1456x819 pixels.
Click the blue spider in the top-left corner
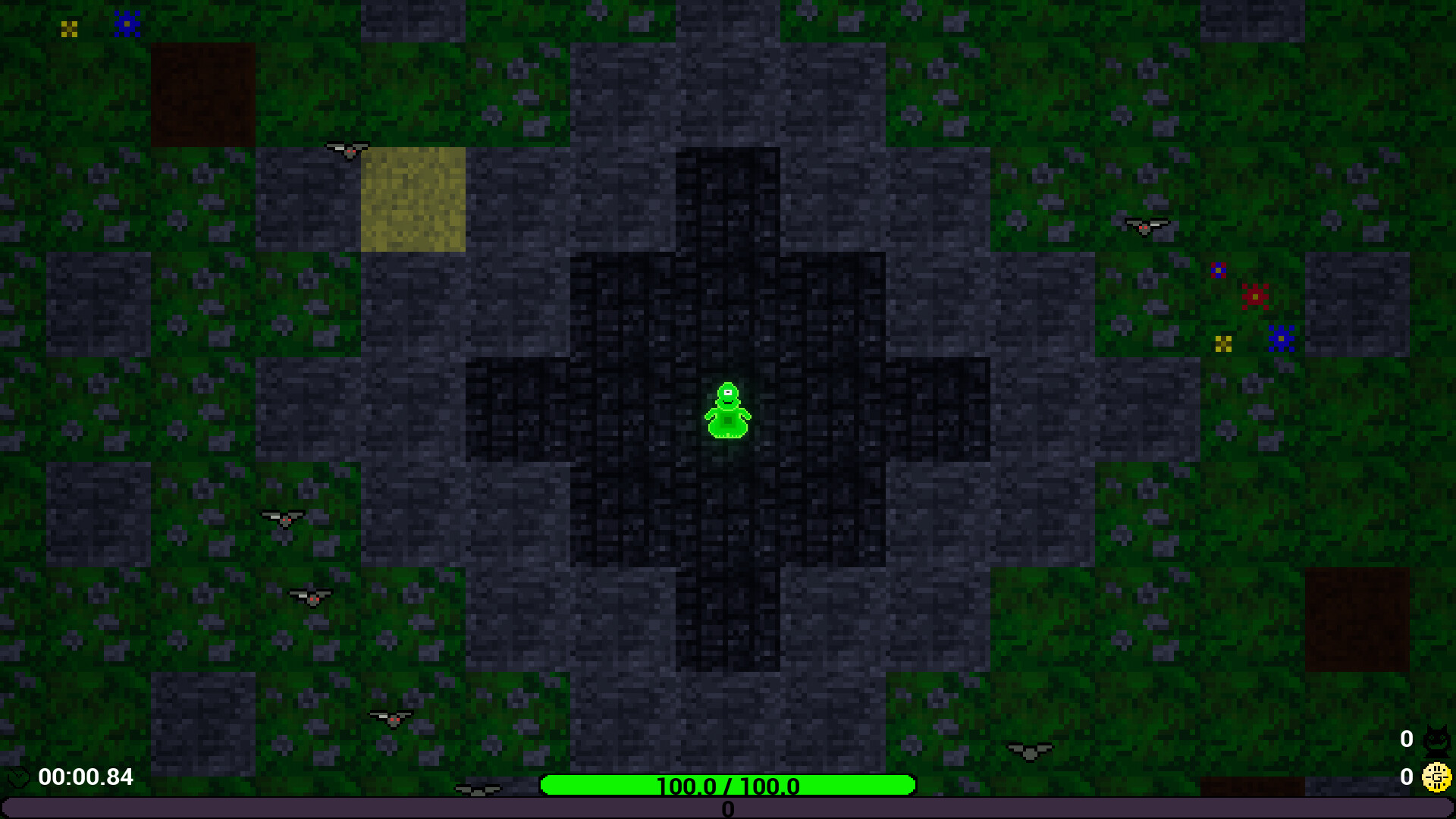click(x=127, y=24)
